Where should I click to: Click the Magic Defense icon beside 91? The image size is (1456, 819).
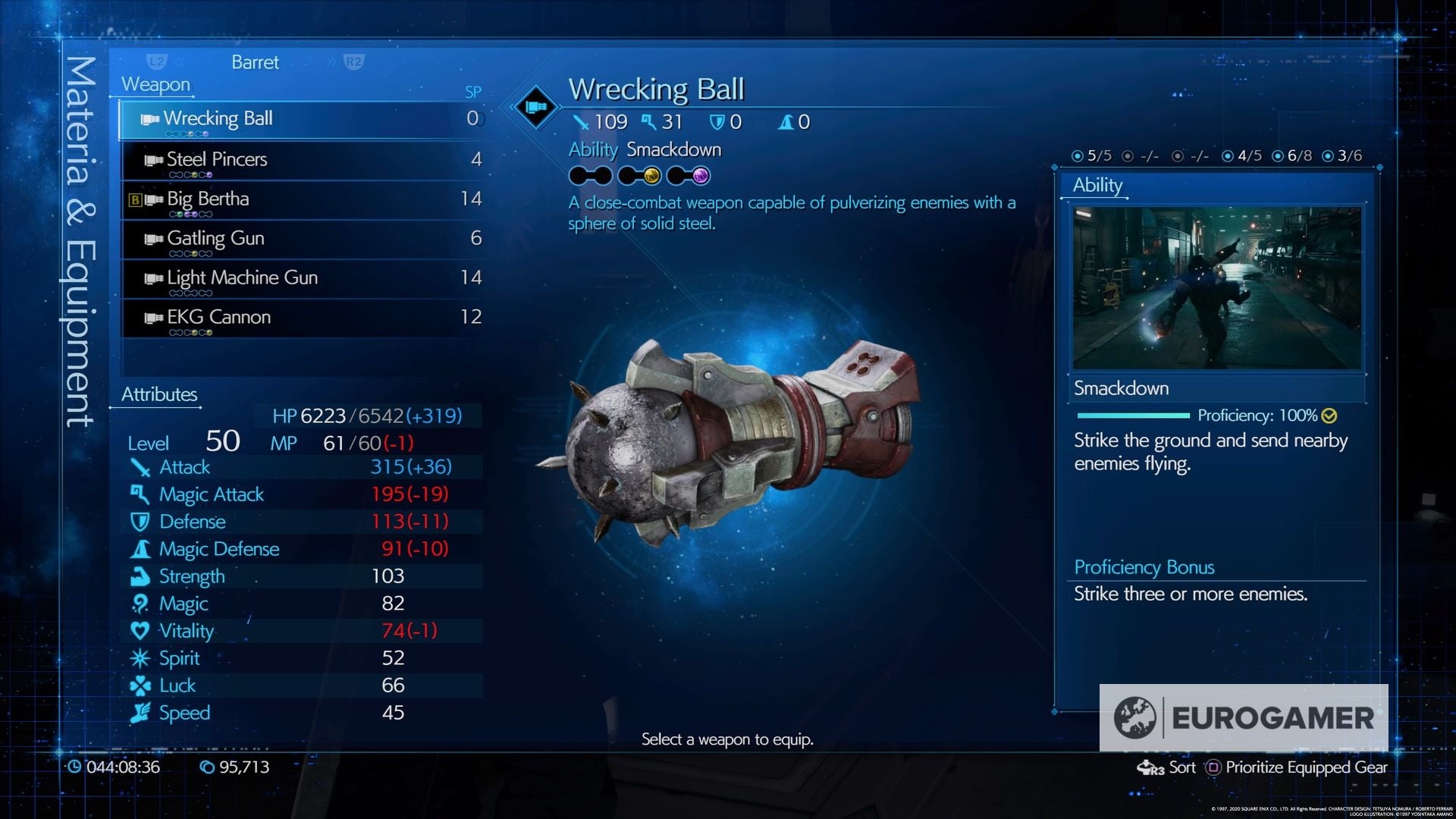tap(140, 549)
